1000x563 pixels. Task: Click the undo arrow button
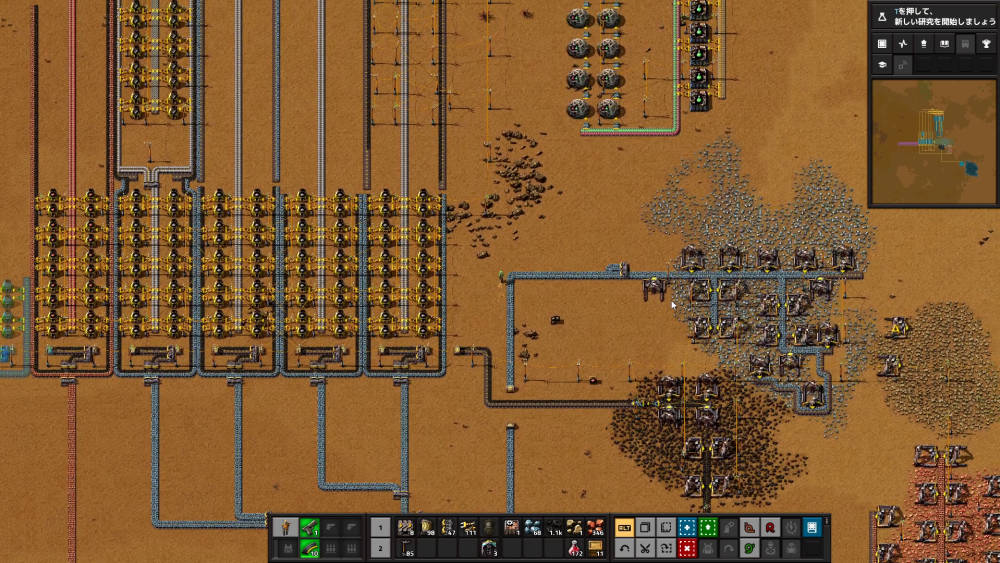point(624,548)
